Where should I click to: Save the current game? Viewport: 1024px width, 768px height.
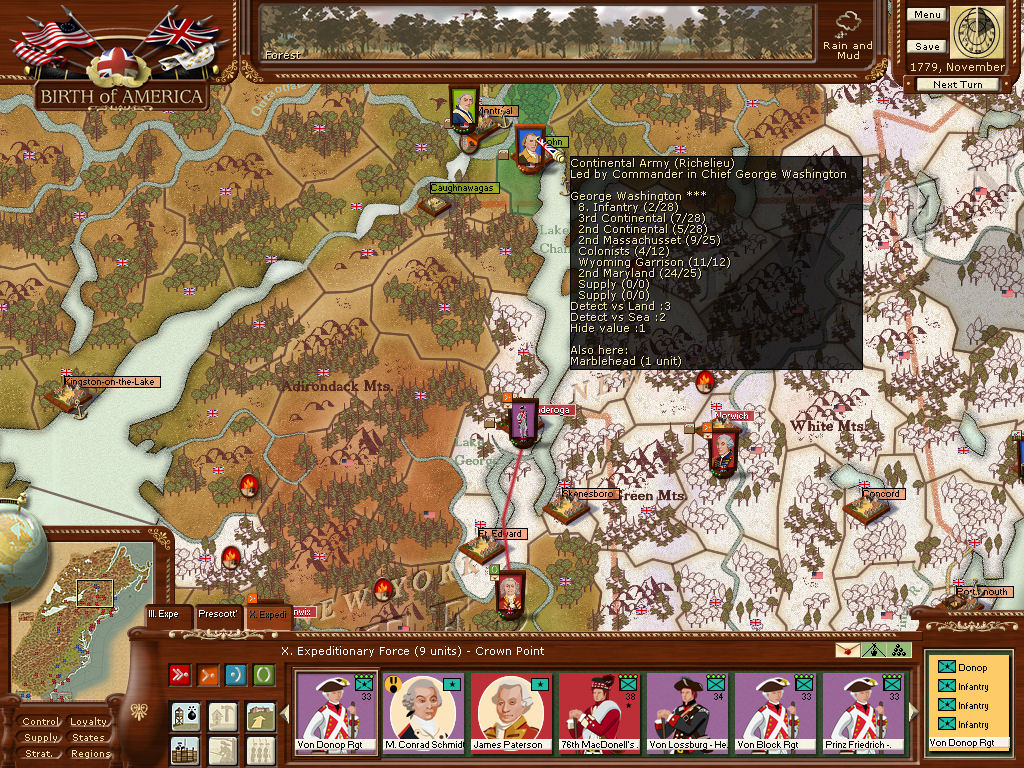pyautogui.click(x=926, y=47)
